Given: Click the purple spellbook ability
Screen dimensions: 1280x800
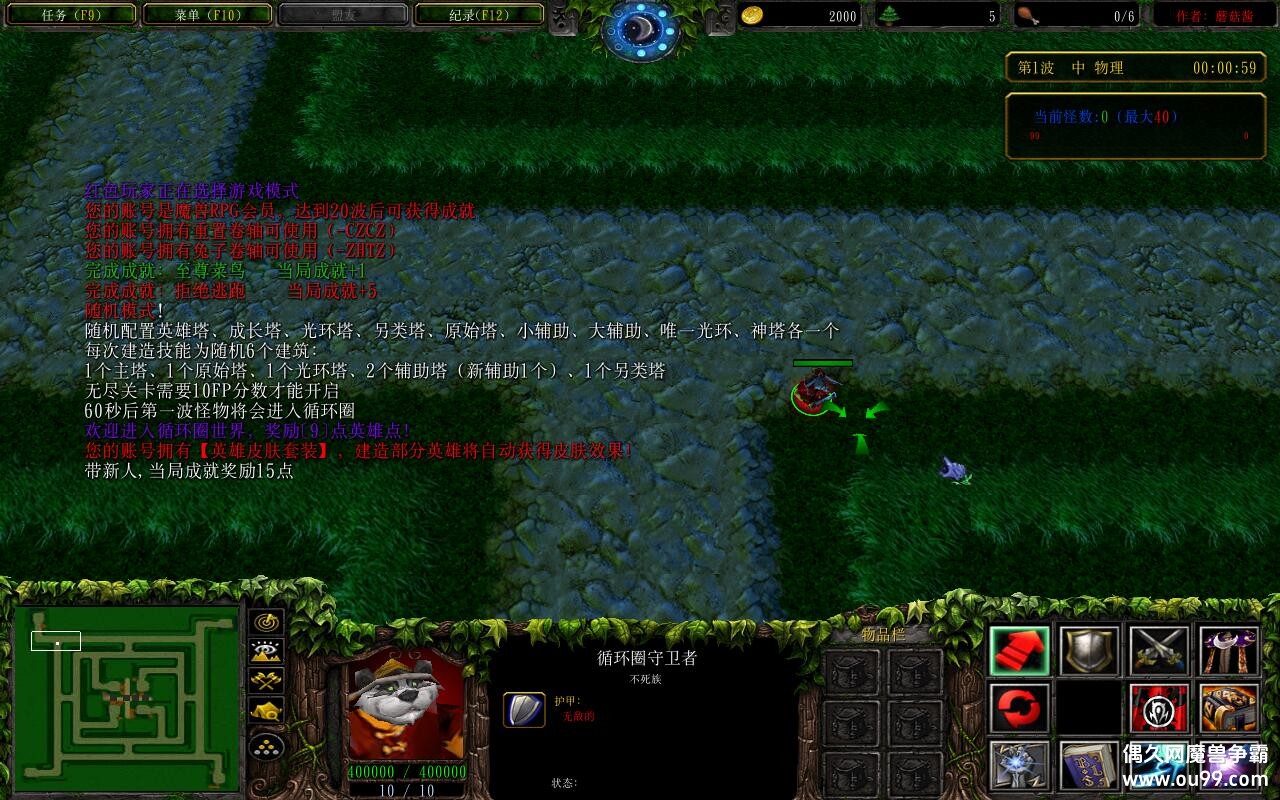Looking at the screenshot, I should 1087,766.
